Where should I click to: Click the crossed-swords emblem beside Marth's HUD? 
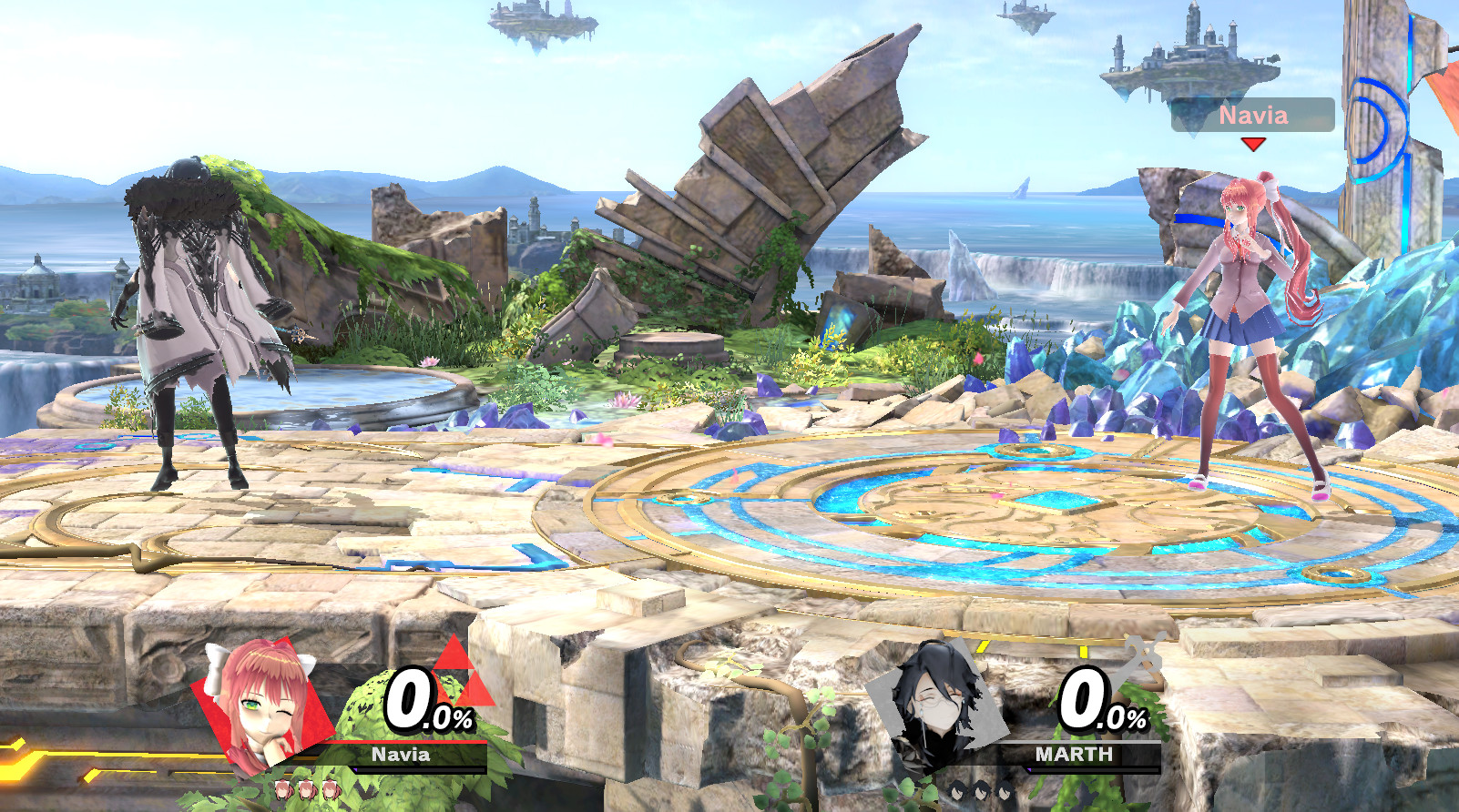tap(1143, 655)
